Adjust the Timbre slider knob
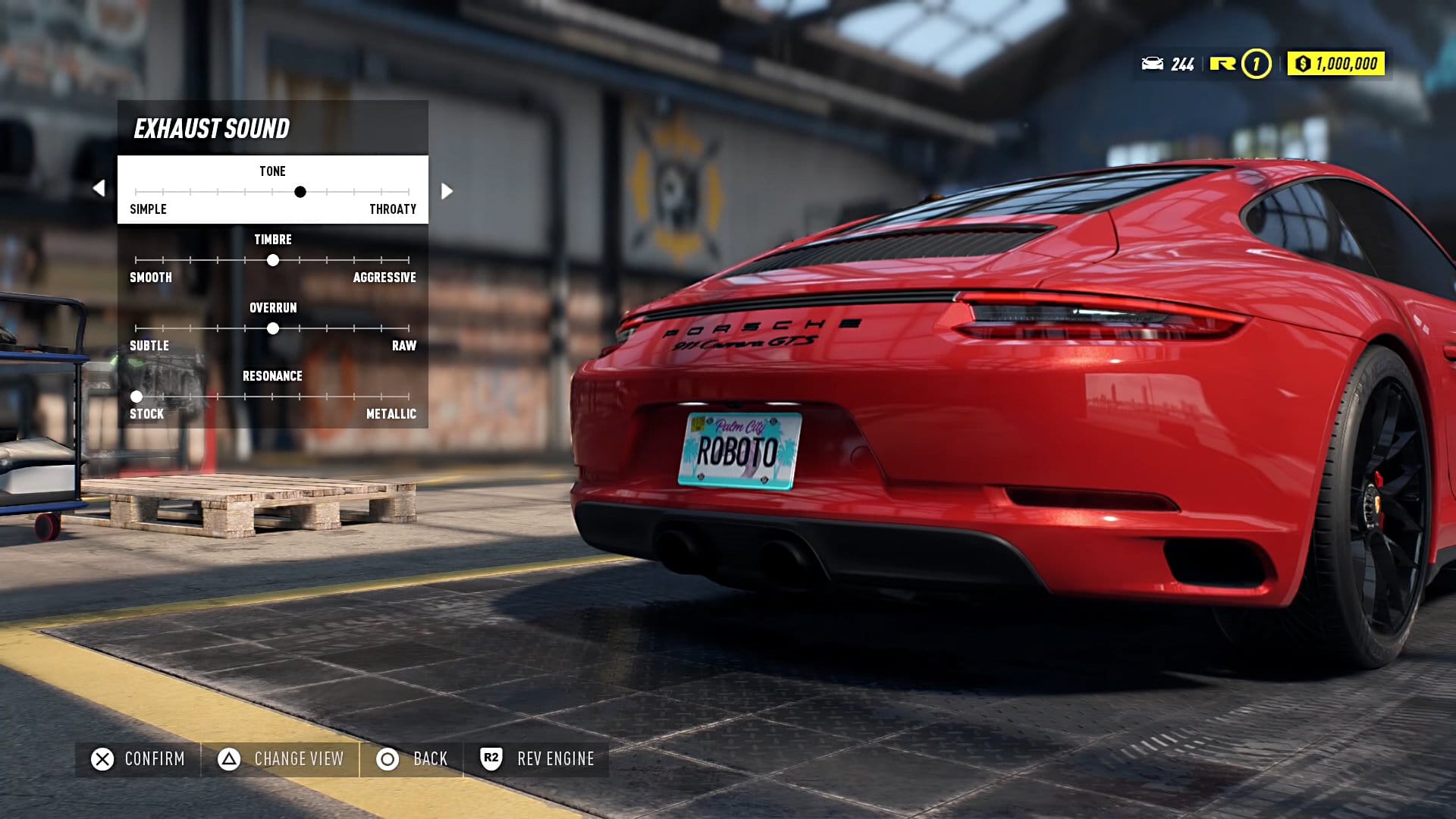Viewport: 1456px width, 819px height. click(273, 260)
